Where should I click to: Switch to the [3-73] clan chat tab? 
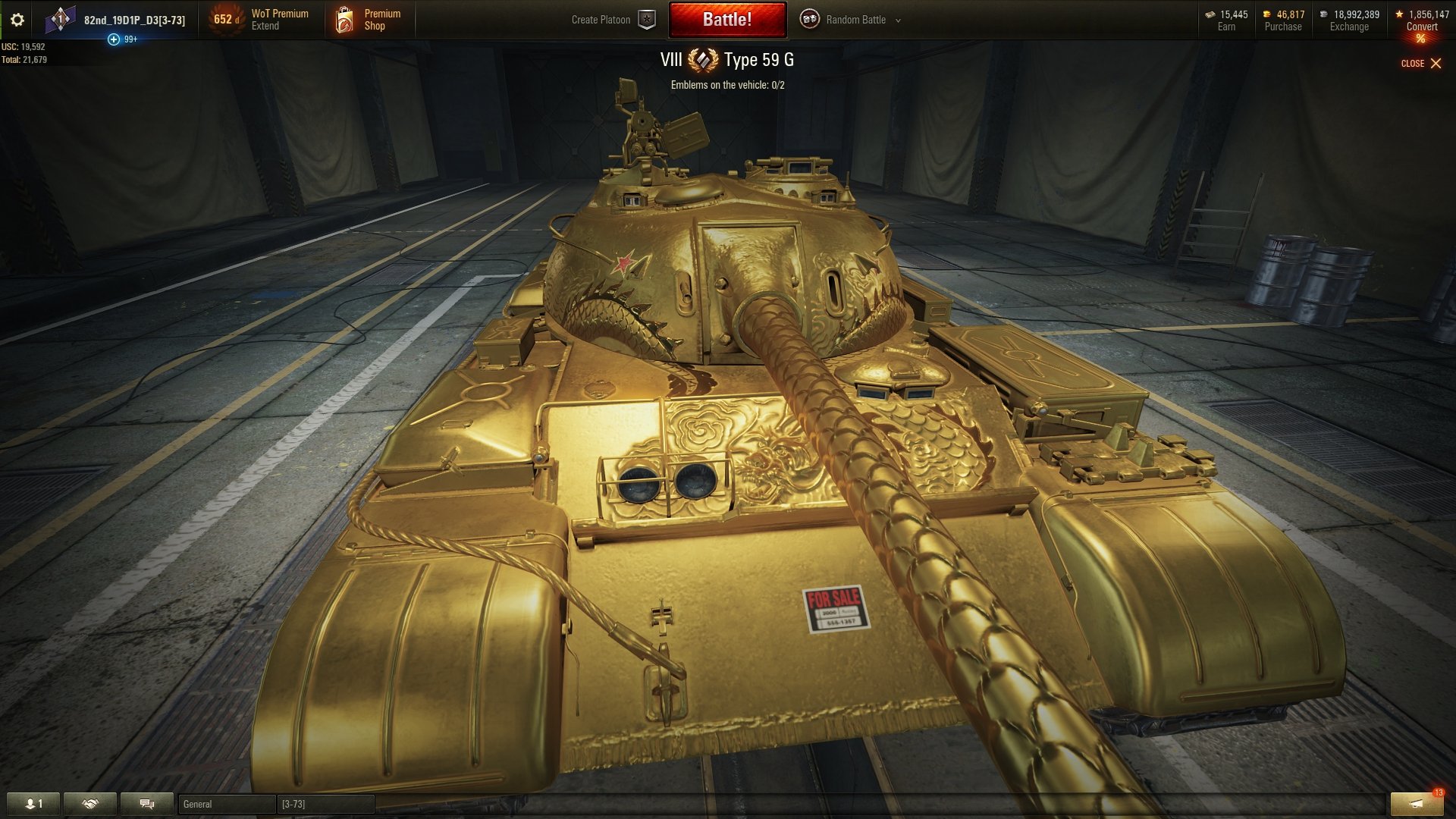point(325,804)
